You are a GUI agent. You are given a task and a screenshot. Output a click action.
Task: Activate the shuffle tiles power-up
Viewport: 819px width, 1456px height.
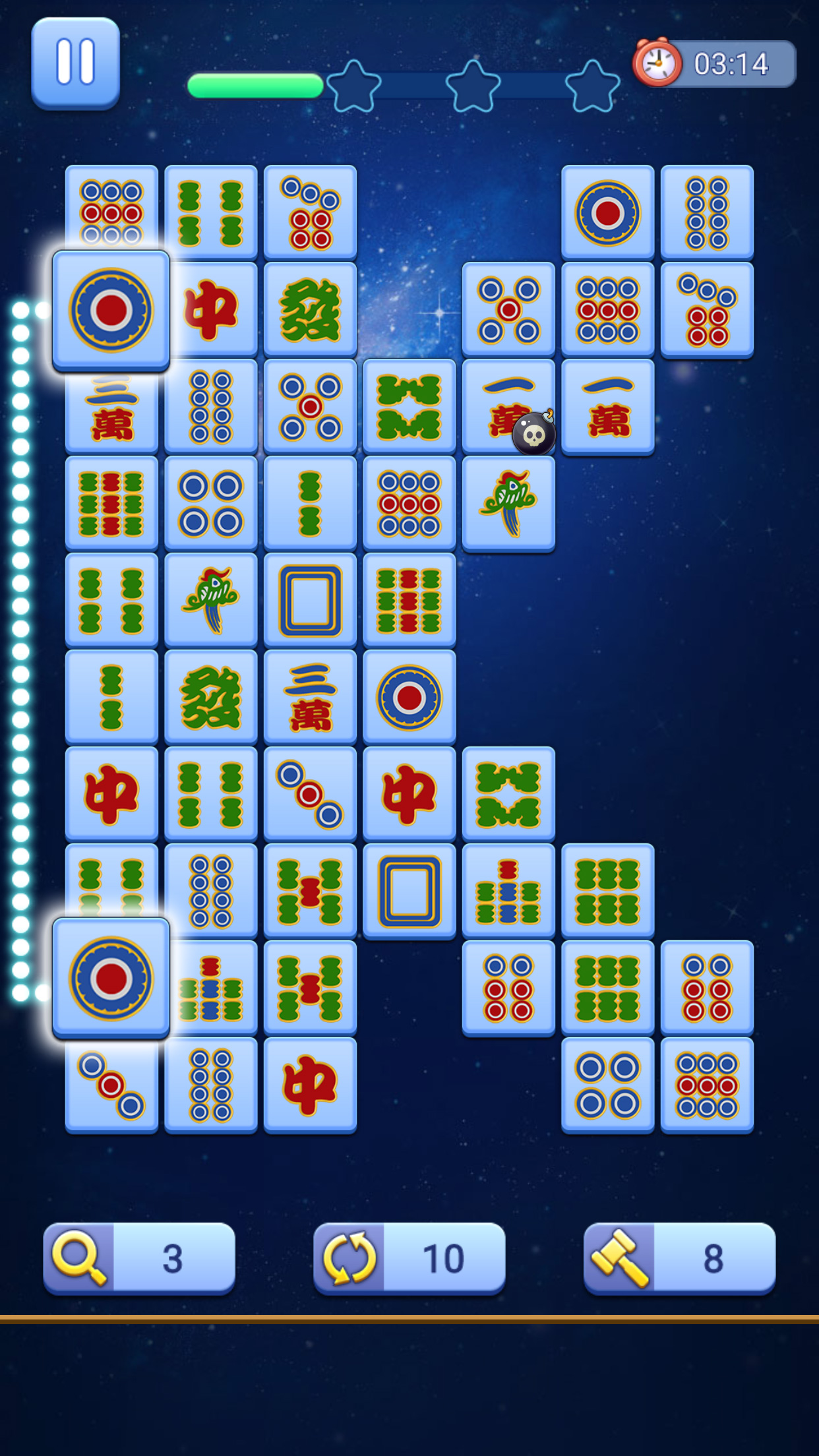(x=409, y=1258)
